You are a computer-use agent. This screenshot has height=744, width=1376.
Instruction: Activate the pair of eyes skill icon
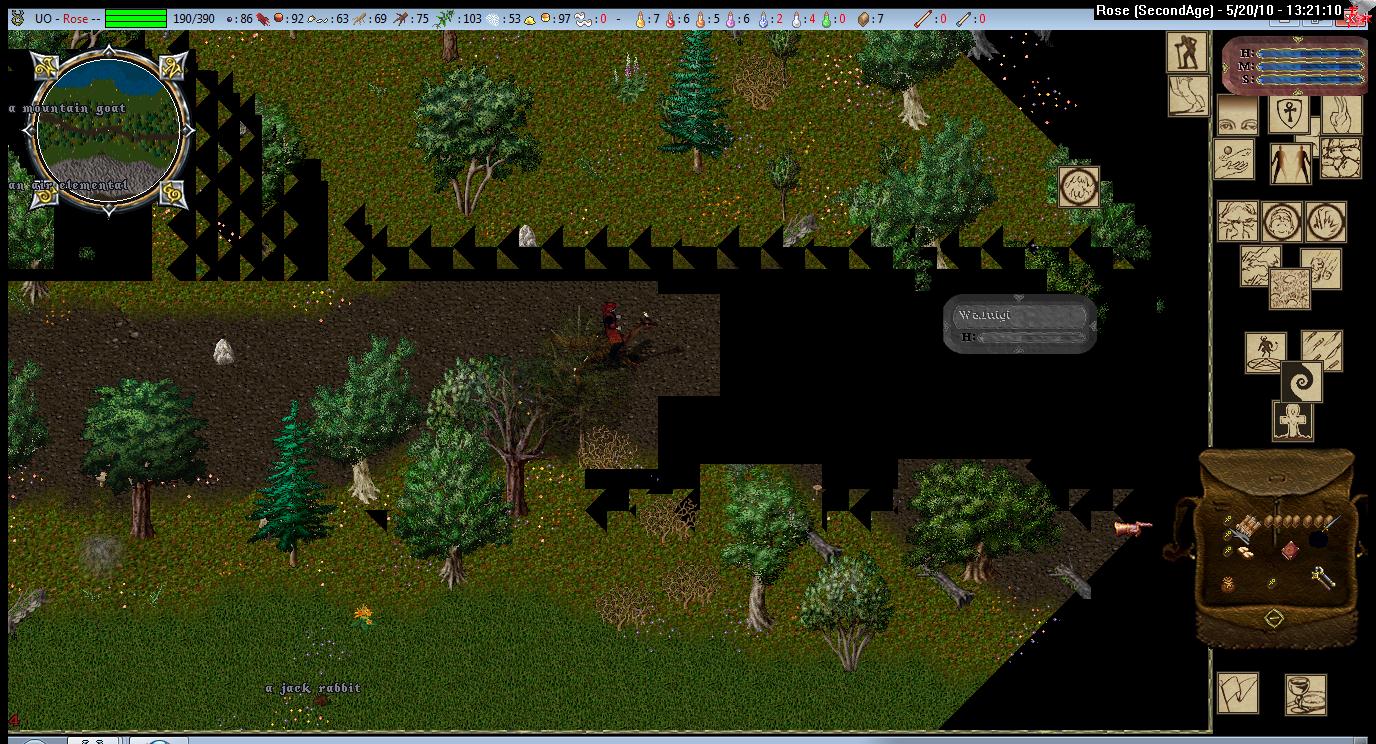[1237, 115]
